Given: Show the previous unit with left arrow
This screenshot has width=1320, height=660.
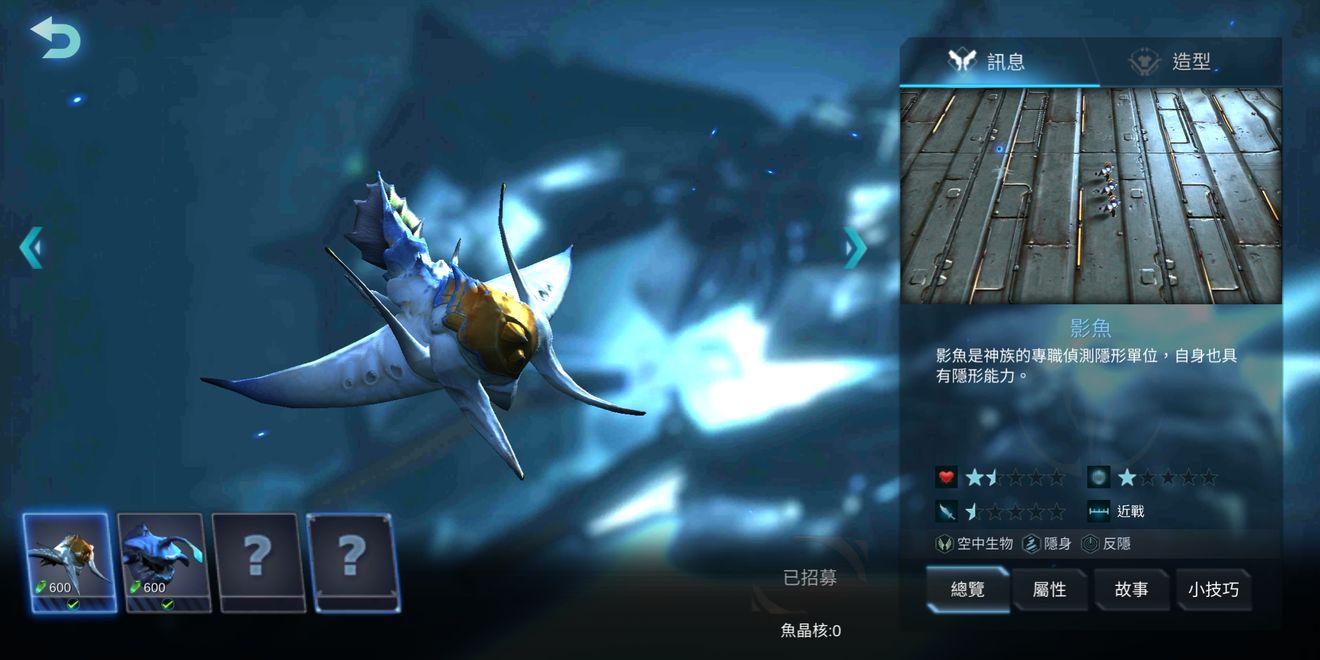Looking at the screenshot, I should [31, 247].
